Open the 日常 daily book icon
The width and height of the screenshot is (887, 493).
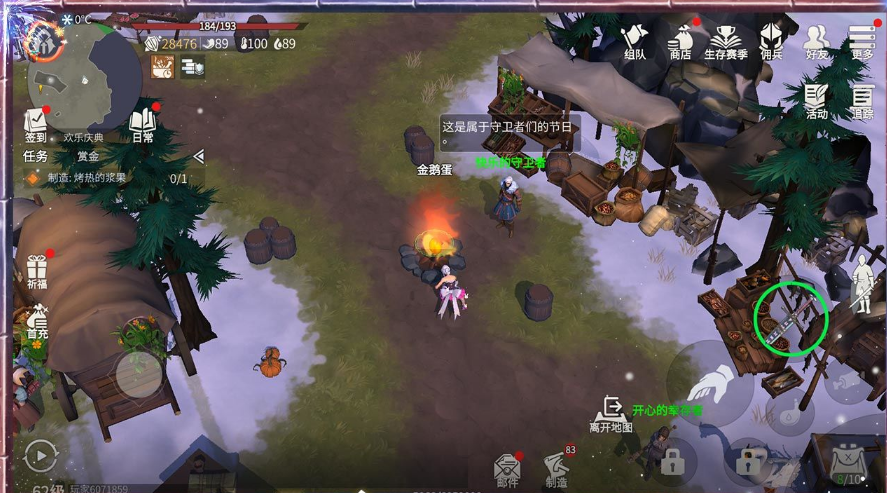tap(142, 125)
